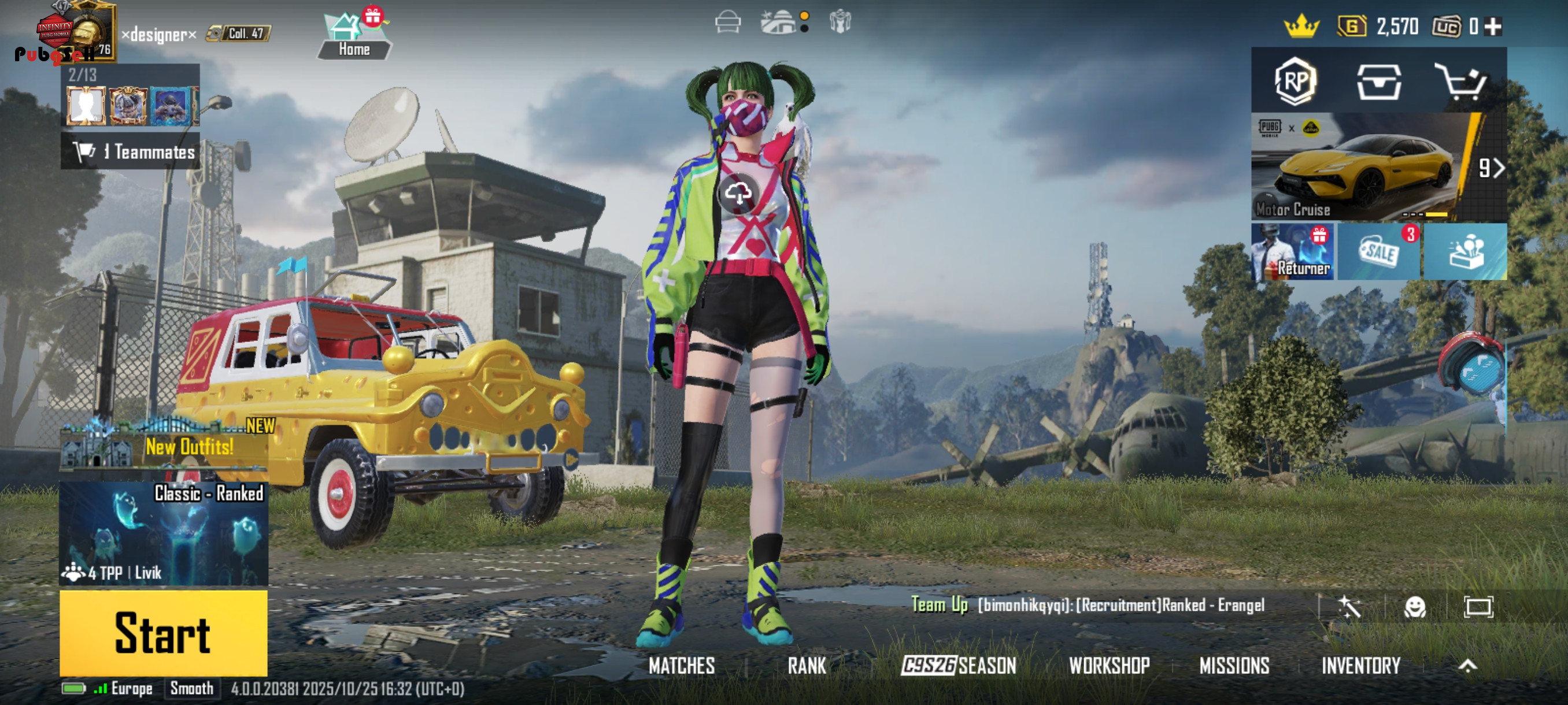Screen dimensions: 1568x705
Task: Open the Returner event tile
Action: pos(1292,251)
